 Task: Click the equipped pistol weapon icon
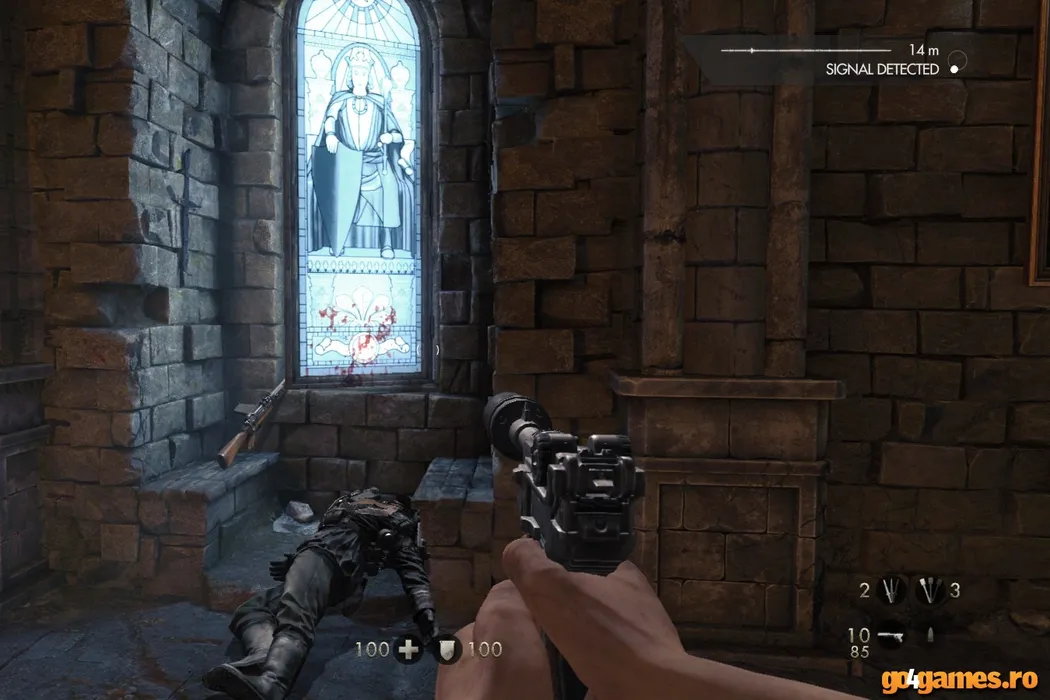pyautogui.click(x=889, y=636)
